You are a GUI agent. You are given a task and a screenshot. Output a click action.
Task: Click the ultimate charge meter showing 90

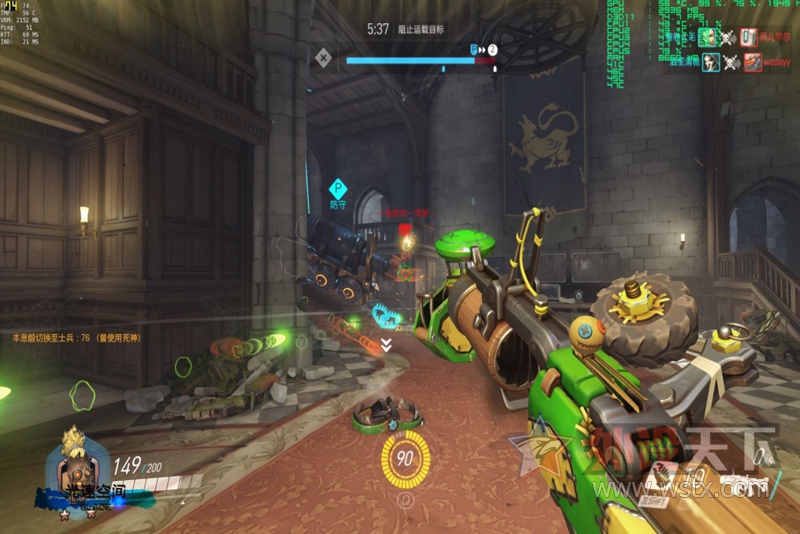(x=405, y=458)
